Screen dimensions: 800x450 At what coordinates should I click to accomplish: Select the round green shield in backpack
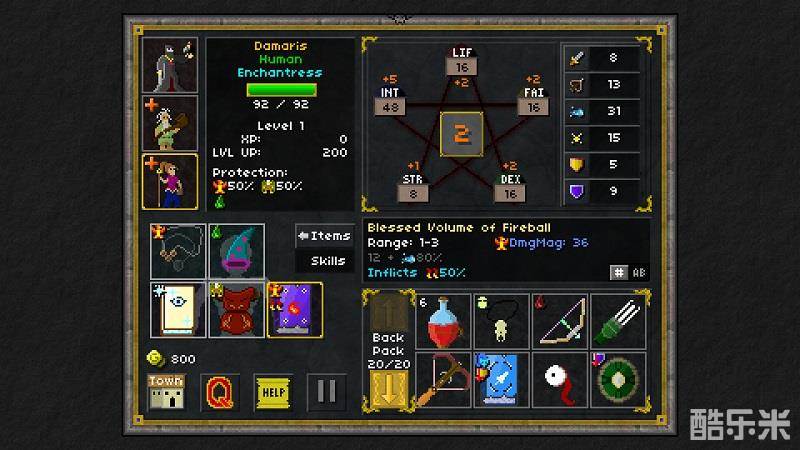(618, 379)
